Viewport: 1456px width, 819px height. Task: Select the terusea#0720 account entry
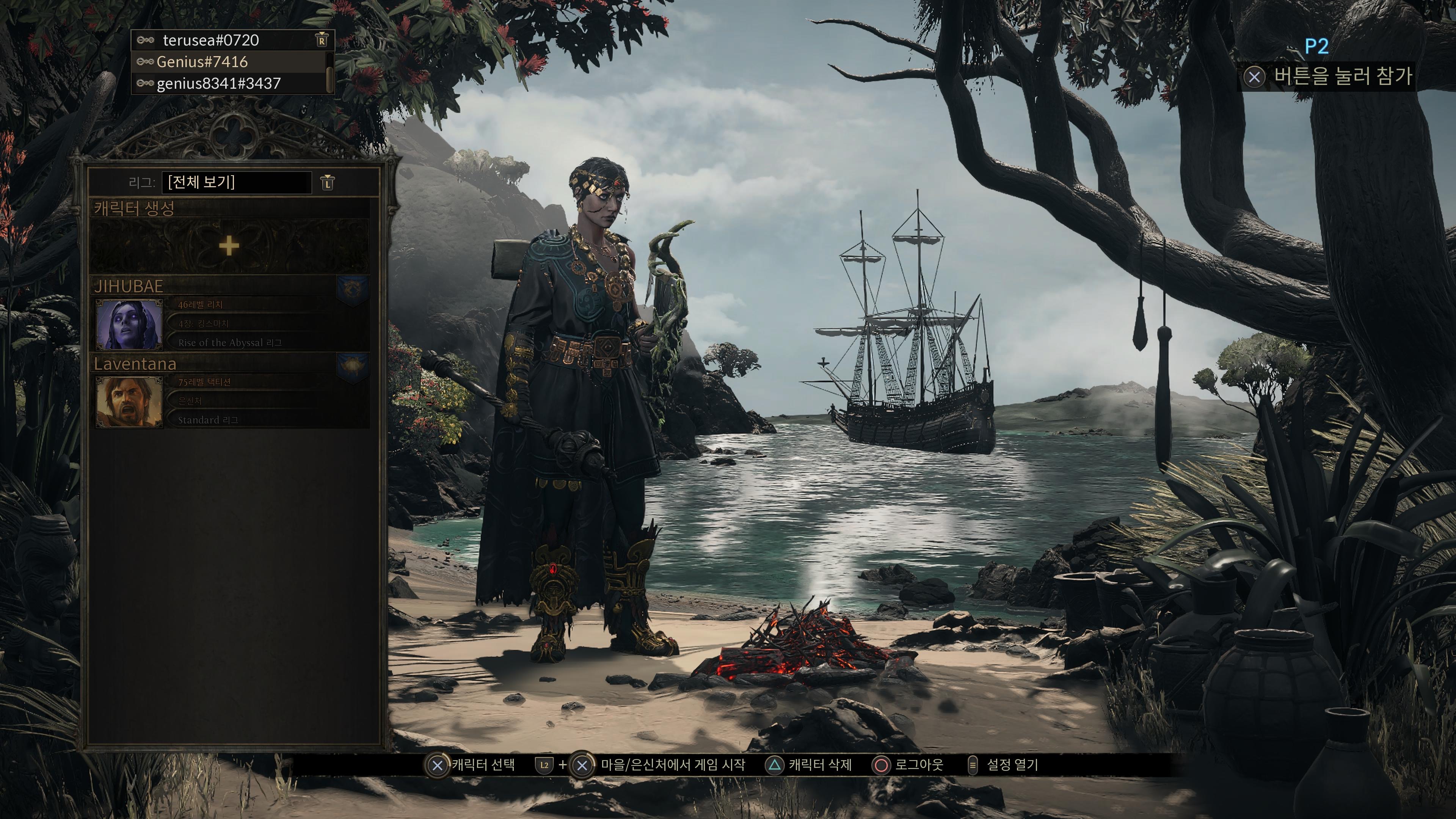(210, 41)
